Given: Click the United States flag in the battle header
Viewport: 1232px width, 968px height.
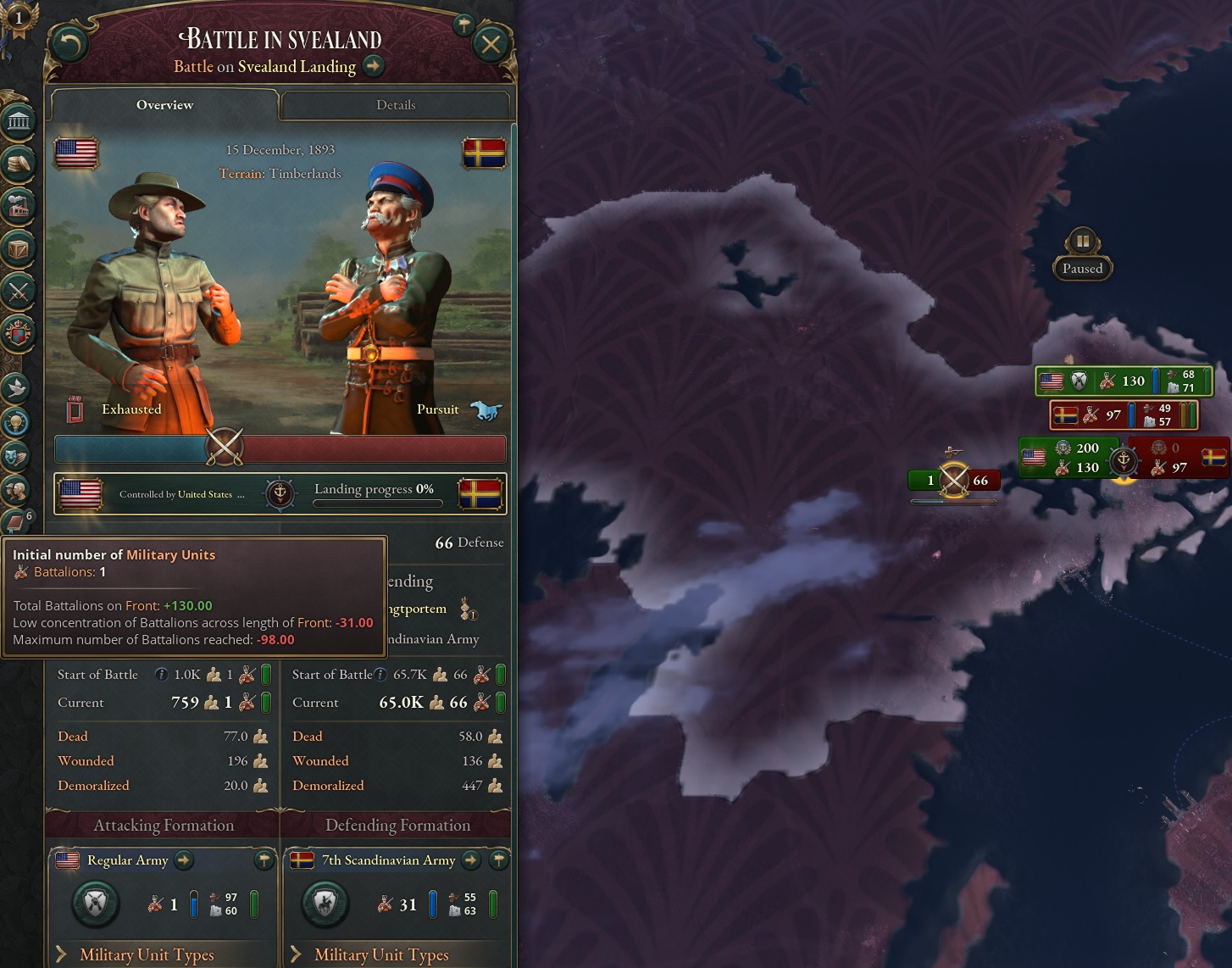Looking at the screenshot, I should (x=75, y=153).
